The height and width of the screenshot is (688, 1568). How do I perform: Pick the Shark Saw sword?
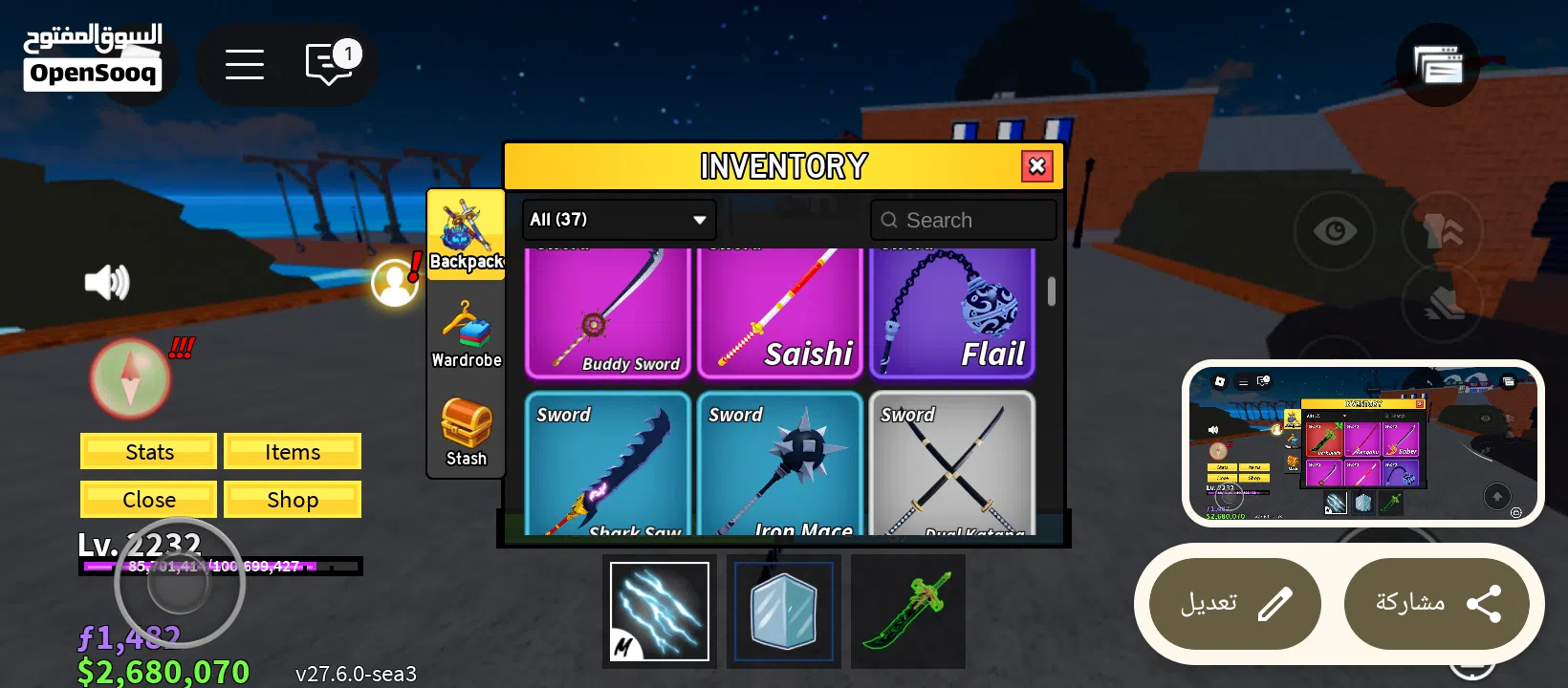608,465
